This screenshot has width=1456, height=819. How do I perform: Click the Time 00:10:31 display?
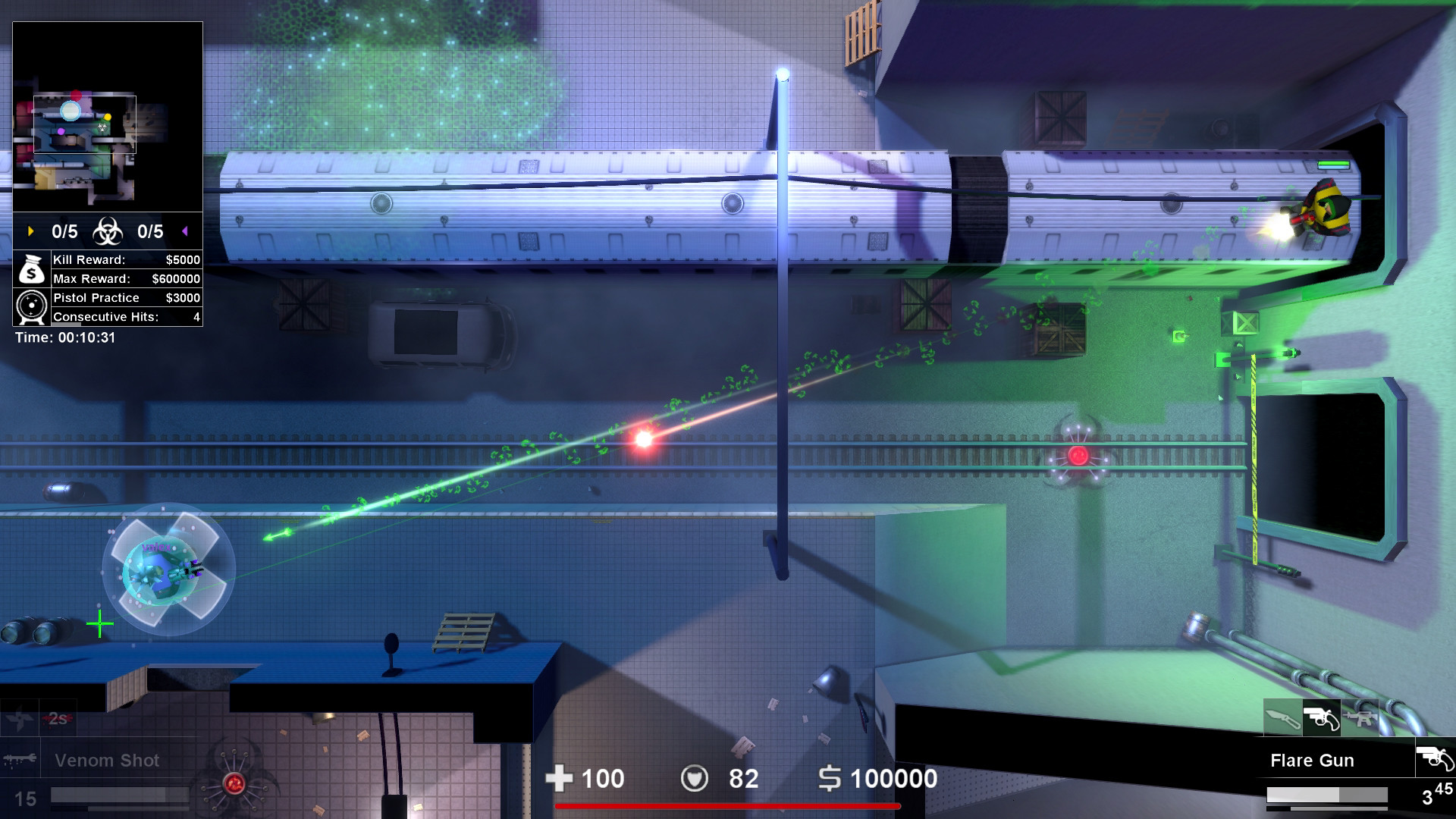[x=64, y=337]
